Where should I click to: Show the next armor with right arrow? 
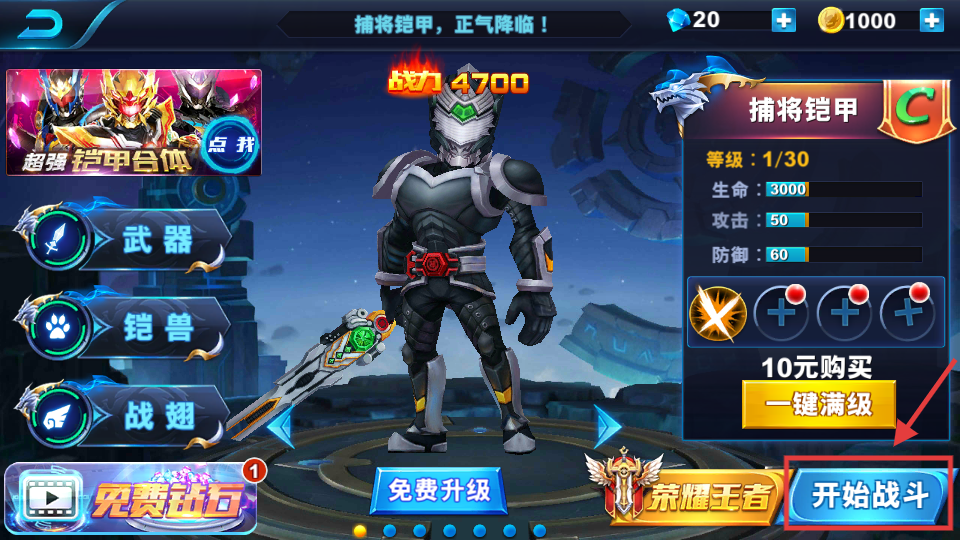(606, 428)
